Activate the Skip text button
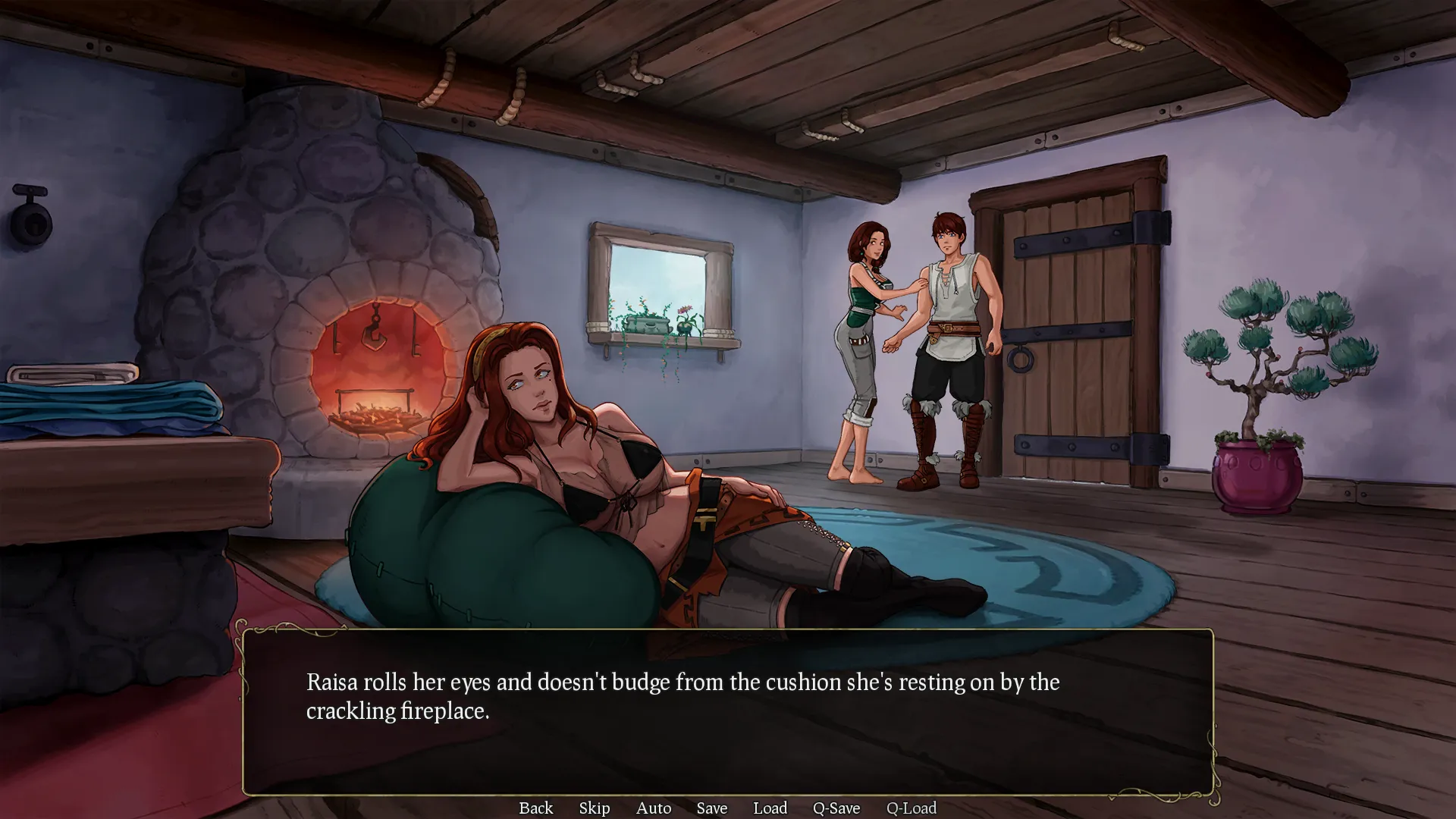Screen dimensions: 1456x819 594,808
